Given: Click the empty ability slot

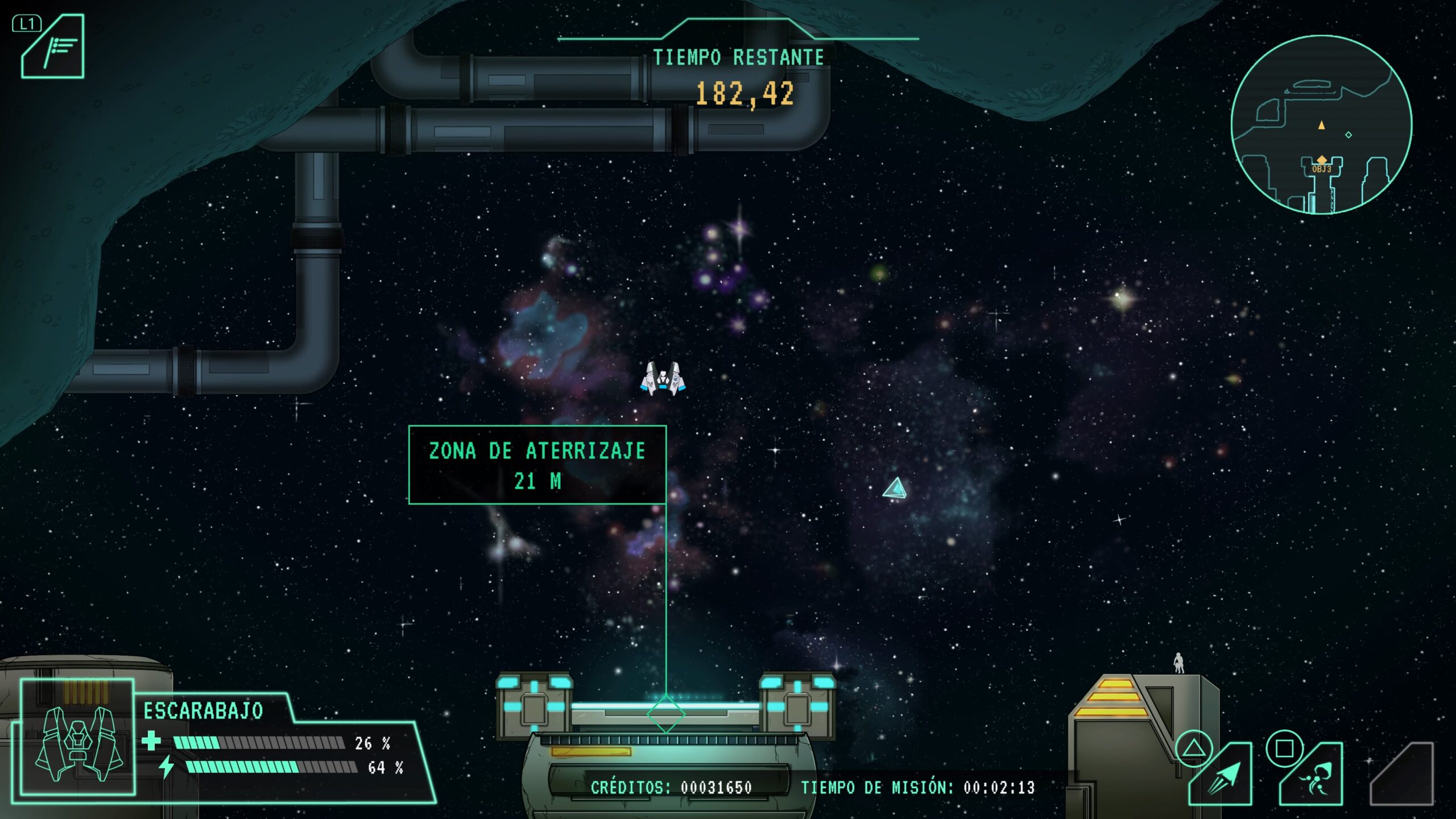Looking at the screenshot, I should (1404, 776).
